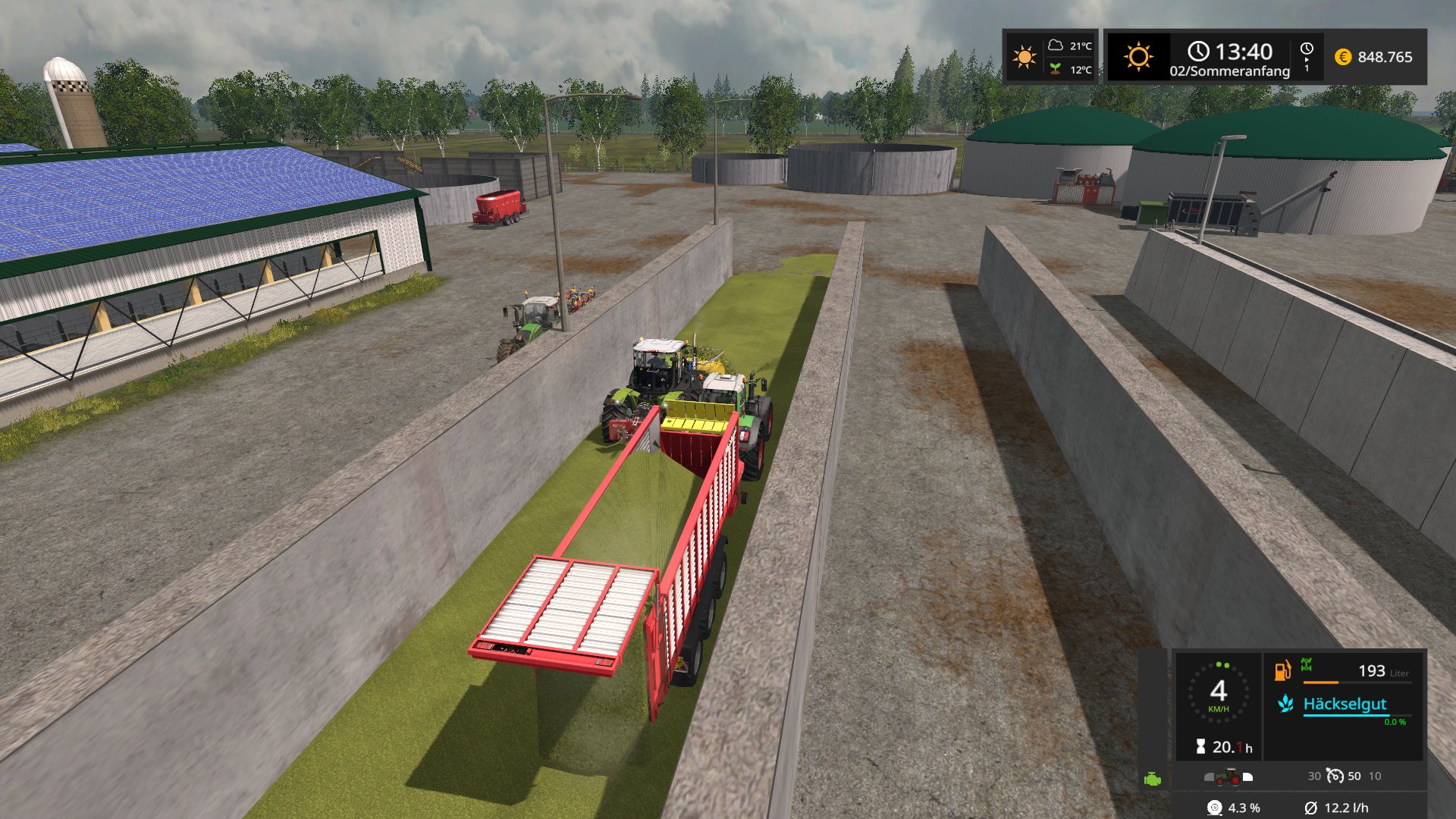Click the green four-wheel drive indicator
1456x819 pixels.
pos(1307,665)
